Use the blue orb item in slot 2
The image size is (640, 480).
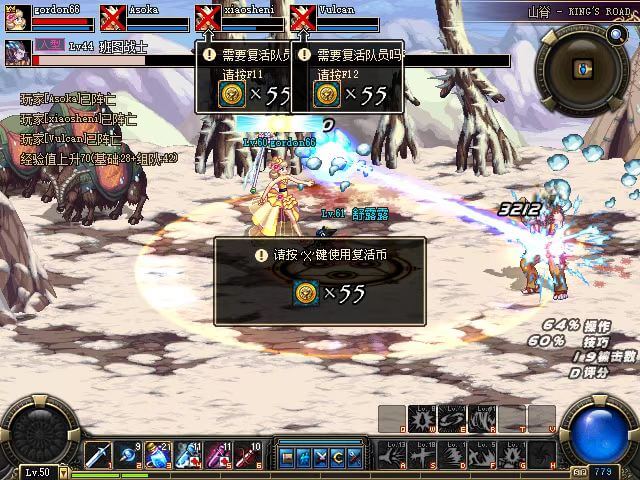pos(128,455)
